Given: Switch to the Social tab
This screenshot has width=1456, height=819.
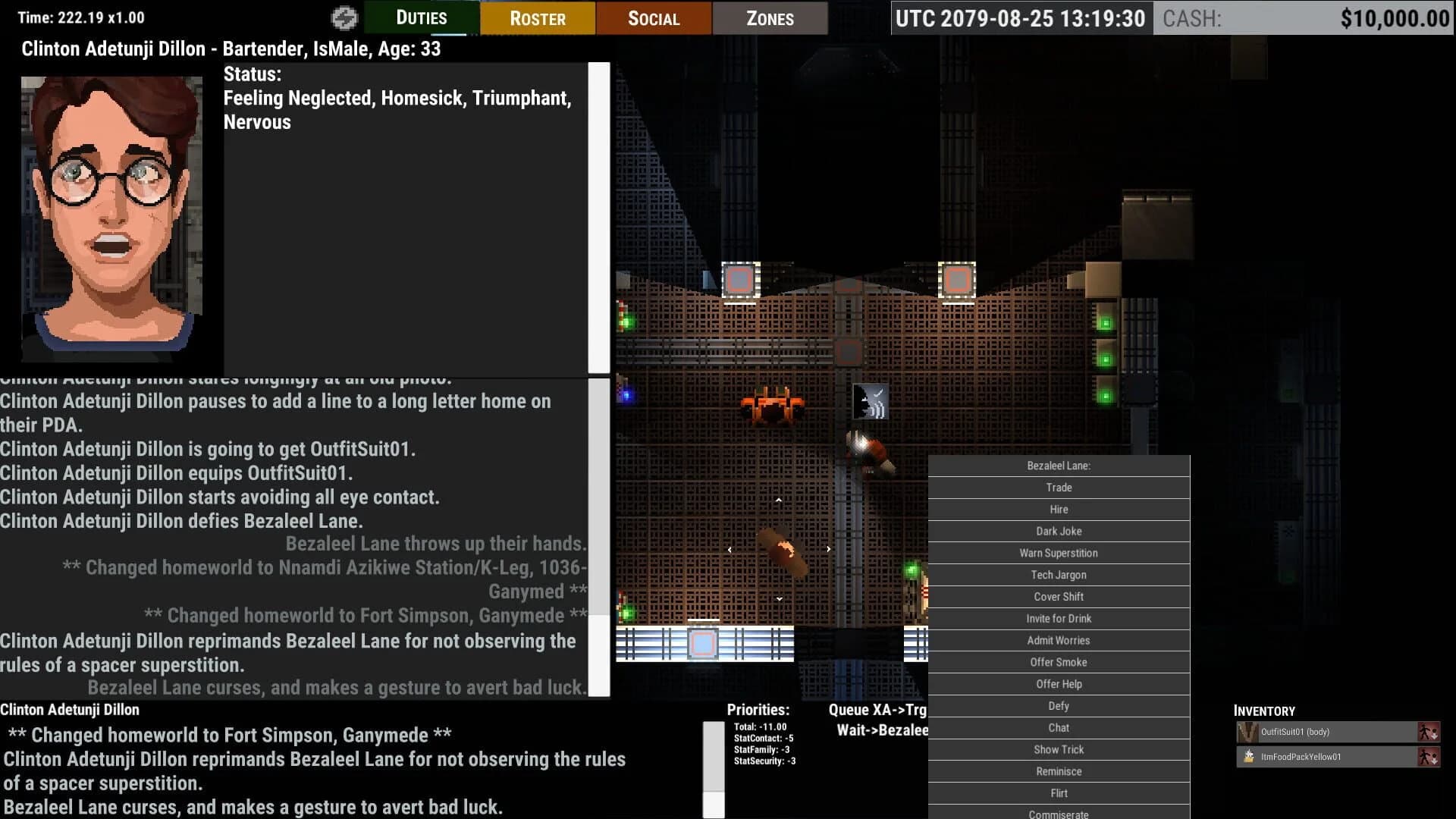Looking at the screenshot, I should (653, 17).
